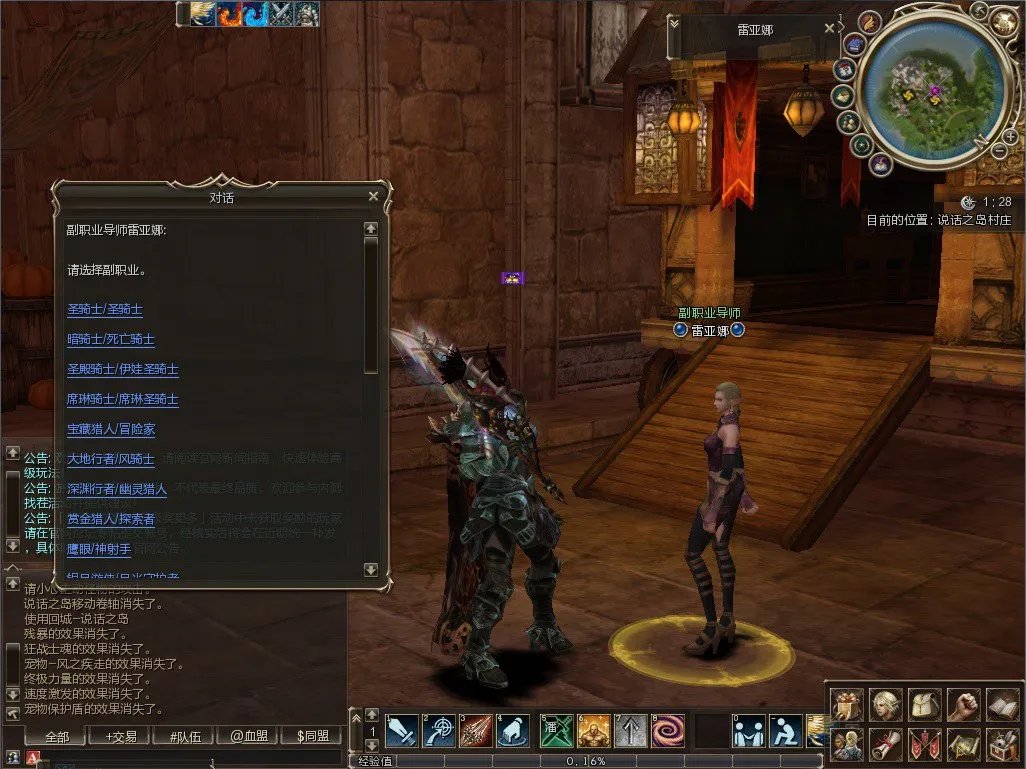The width and height of the screenshot is (1026, 769).
Task: Switch to the 全部 chat tab
Action: coord(57,737)
